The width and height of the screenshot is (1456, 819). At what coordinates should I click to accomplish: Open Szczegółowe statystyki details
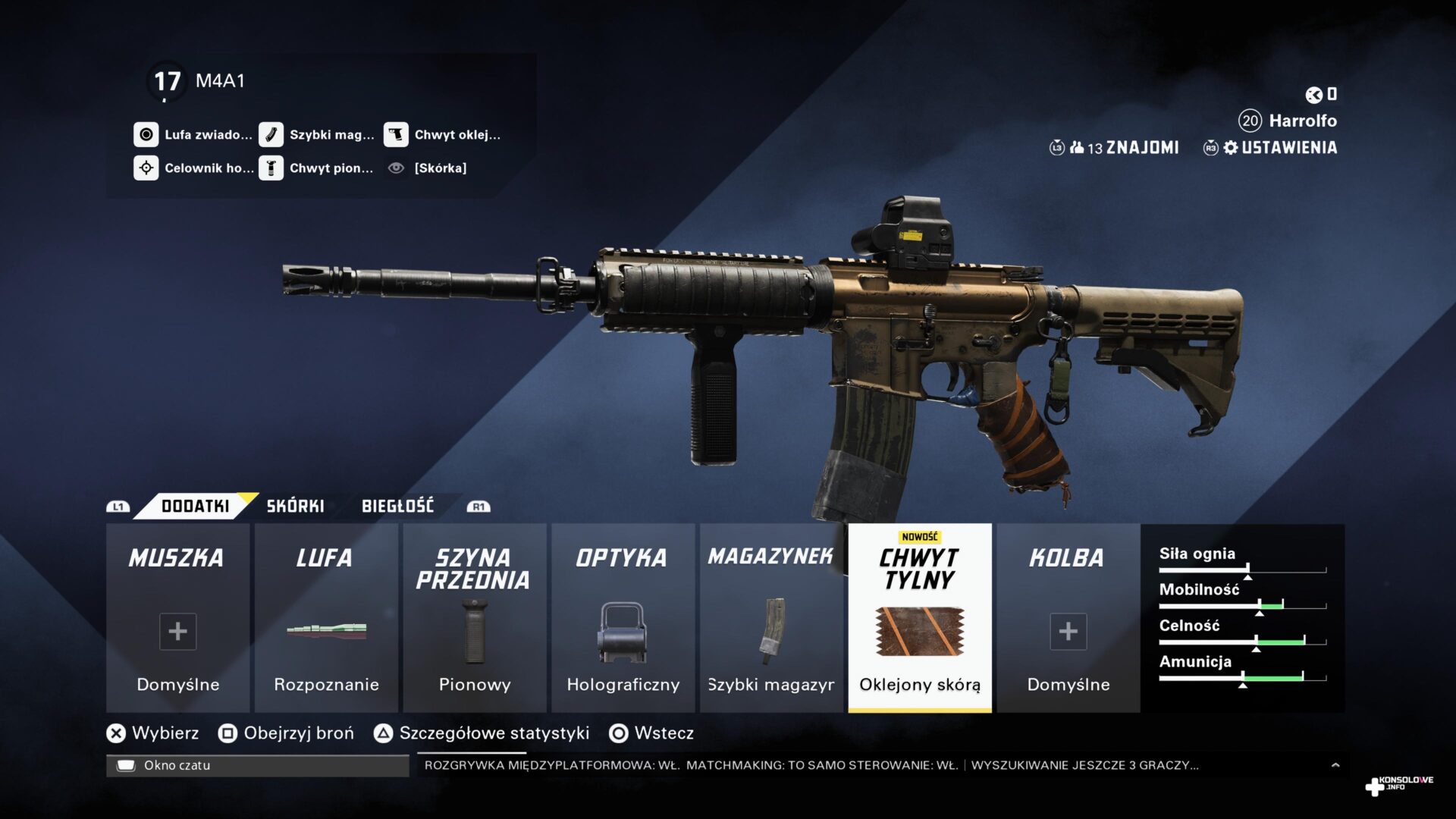[x=482, y=733]
